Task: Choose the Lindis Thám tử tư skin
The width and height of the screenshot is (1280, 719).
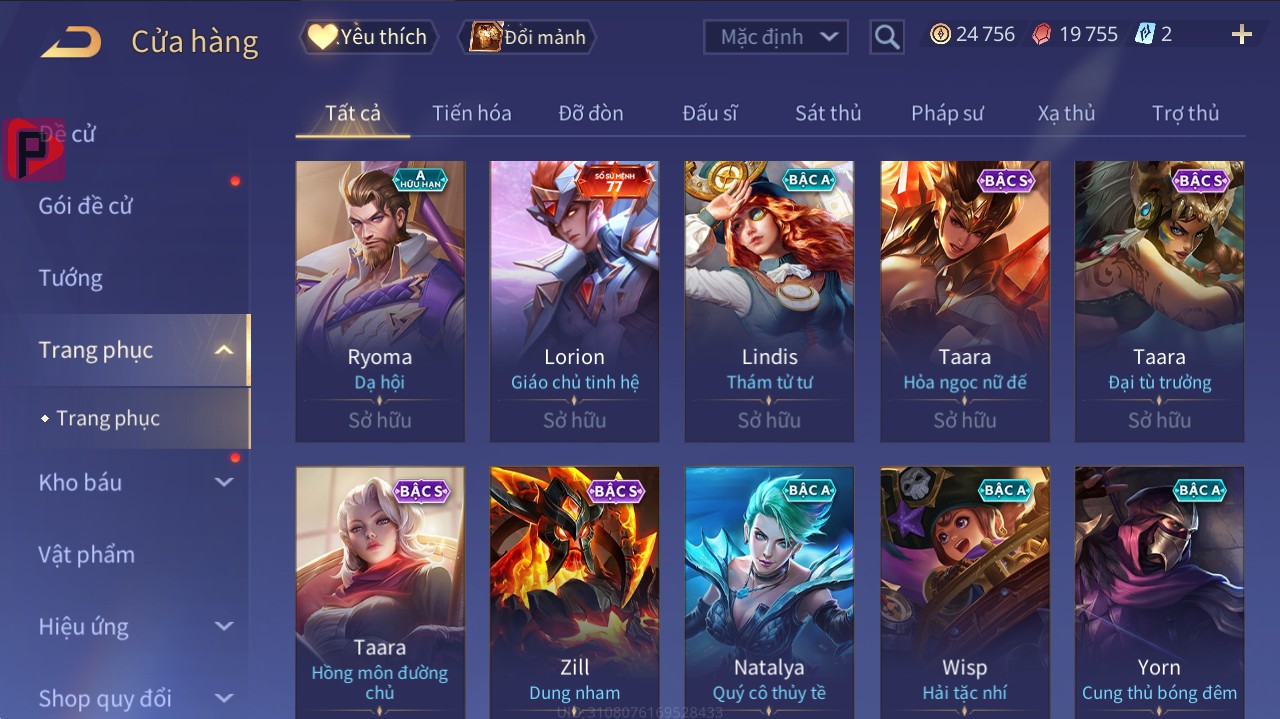Action: [769, 300]
